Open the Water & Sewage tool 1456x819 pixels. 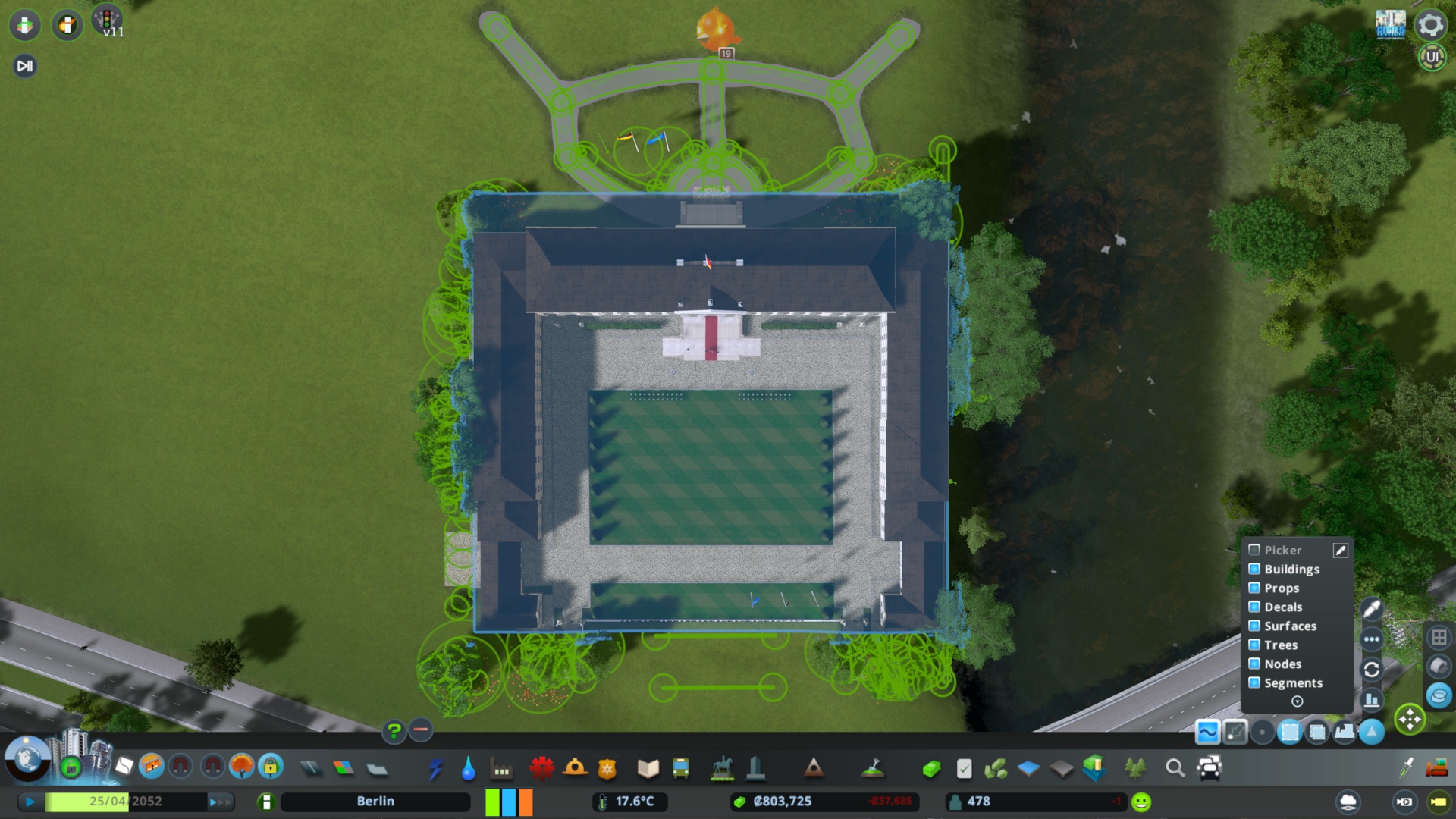point(469,768)
